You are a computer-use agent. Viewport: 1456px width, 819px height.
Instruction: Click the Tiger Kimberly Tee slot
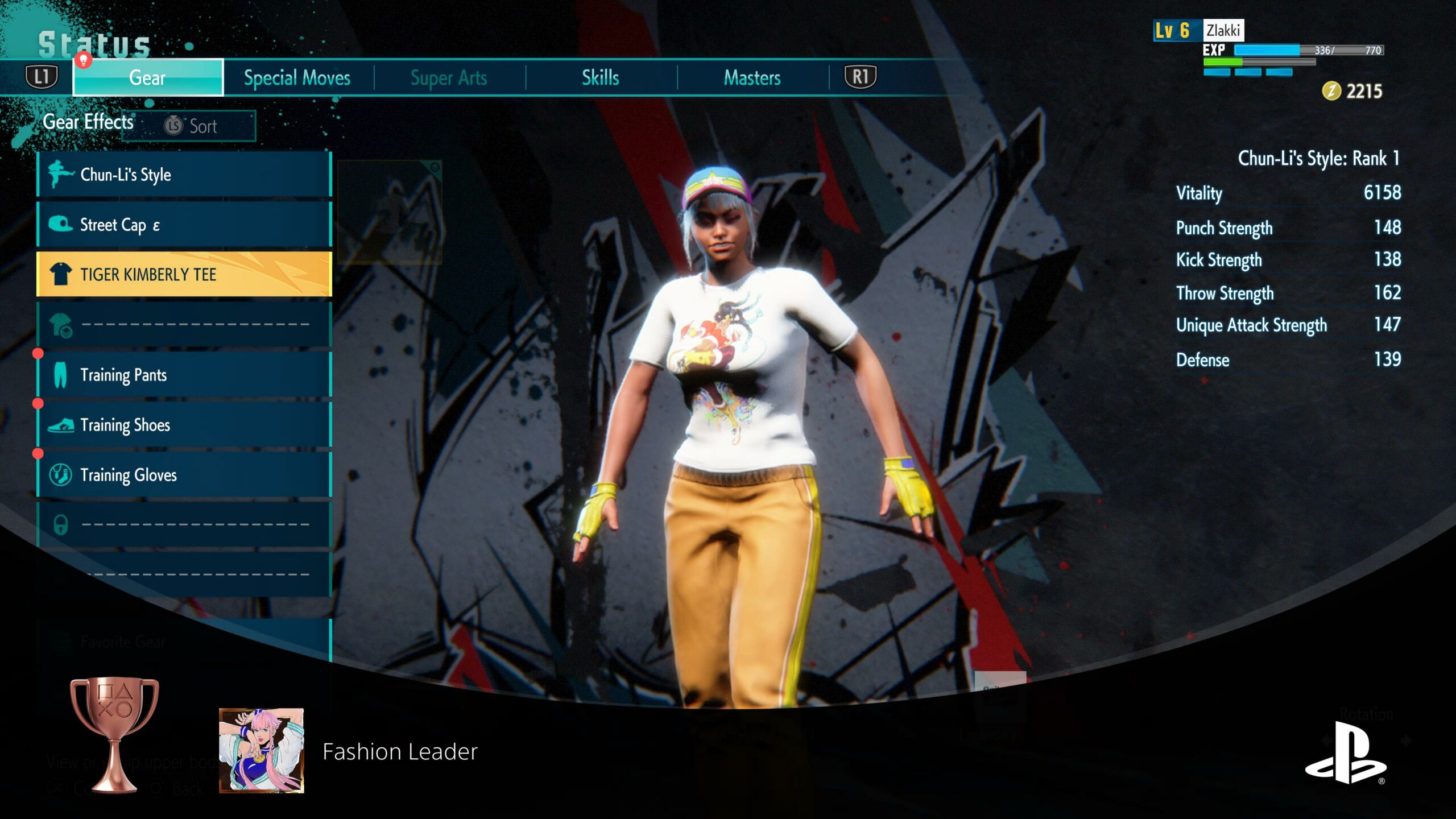184,275
